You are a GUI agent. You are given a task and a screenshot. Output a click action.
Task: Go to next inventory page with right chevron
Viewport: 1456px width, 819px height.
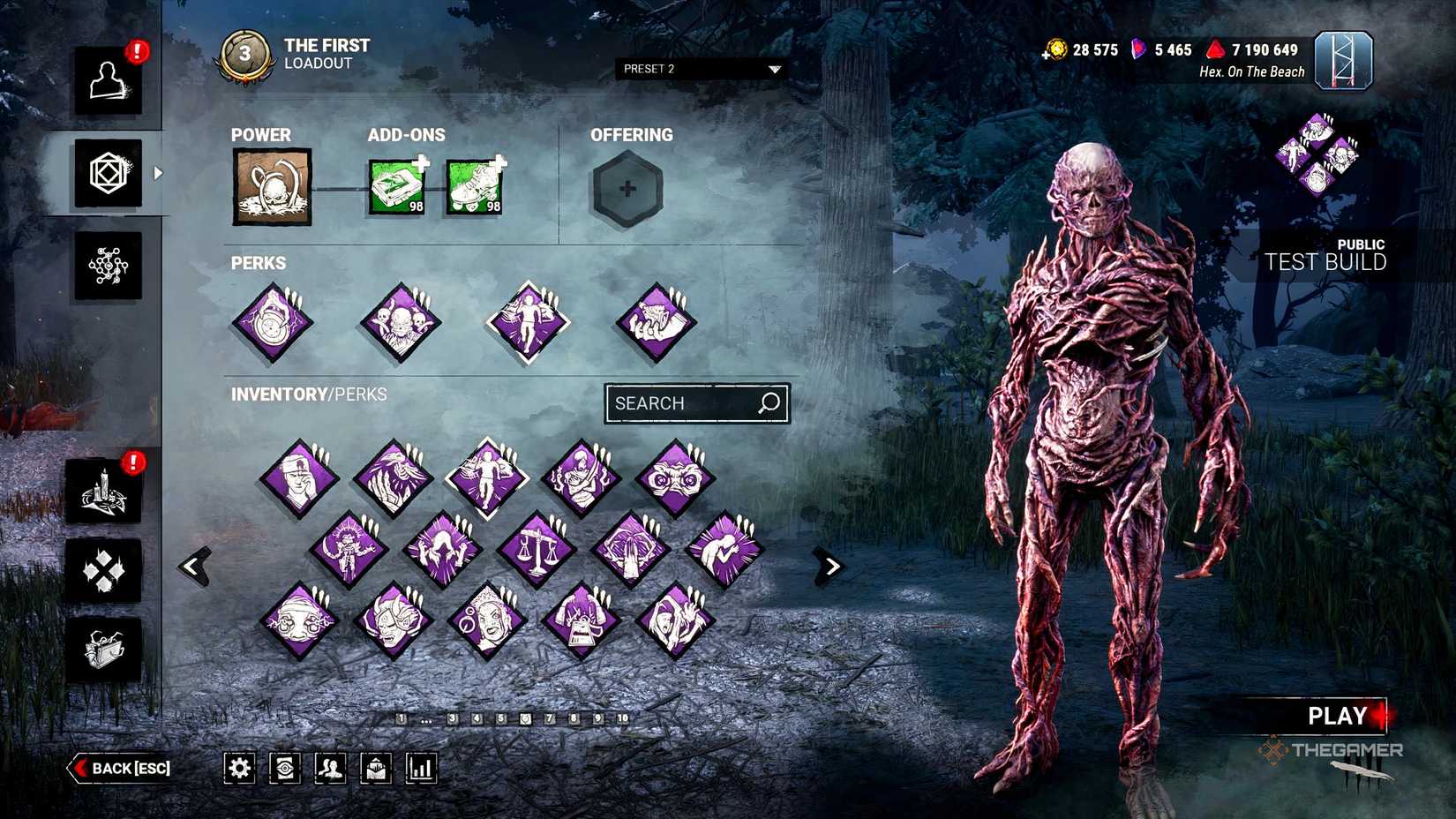tap(830, 566)
